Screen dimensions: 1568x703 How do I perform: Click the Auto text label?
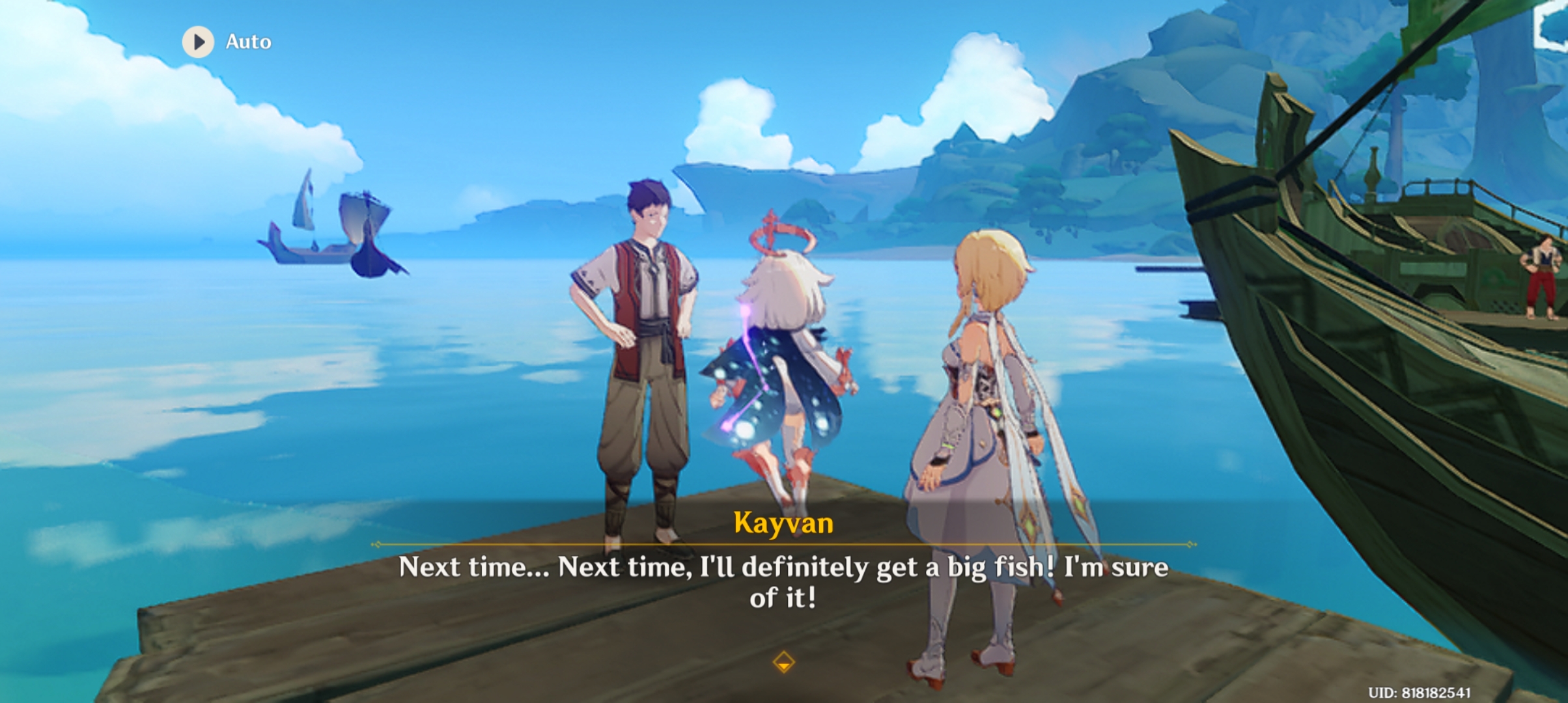[248, 41]
